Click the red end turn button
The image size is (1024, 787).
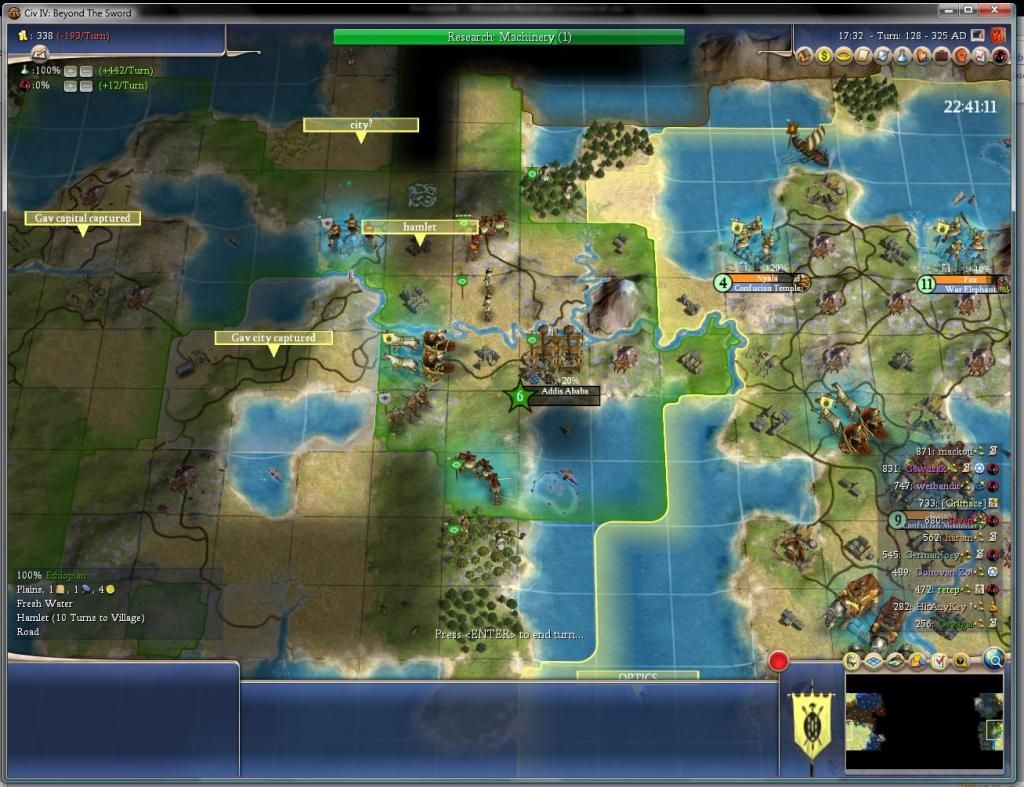tap(778, 661)
